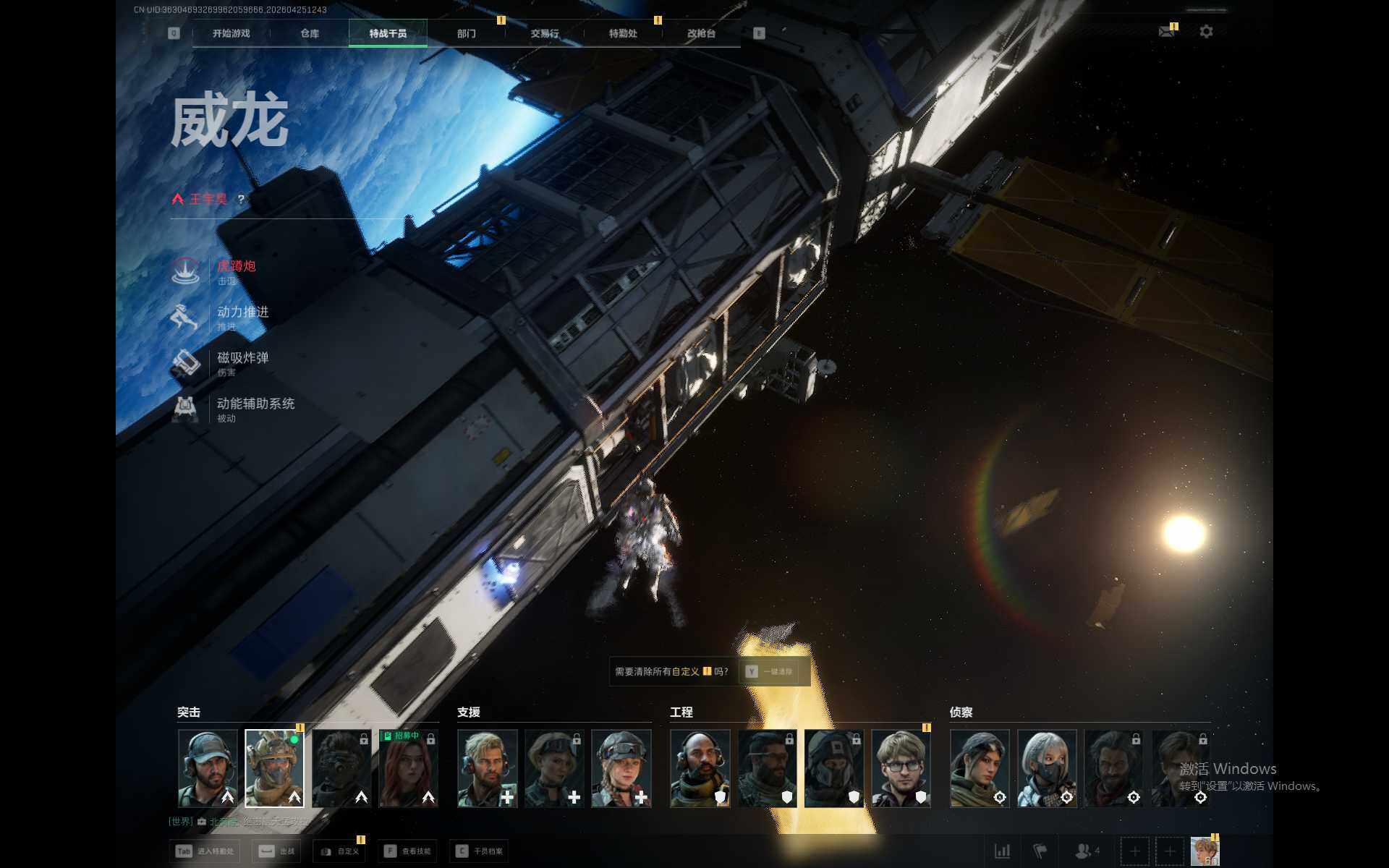1389x868 pixels.
Task: Pick the glasses-wearing engineer operator portrait
Action: (901, 768)
